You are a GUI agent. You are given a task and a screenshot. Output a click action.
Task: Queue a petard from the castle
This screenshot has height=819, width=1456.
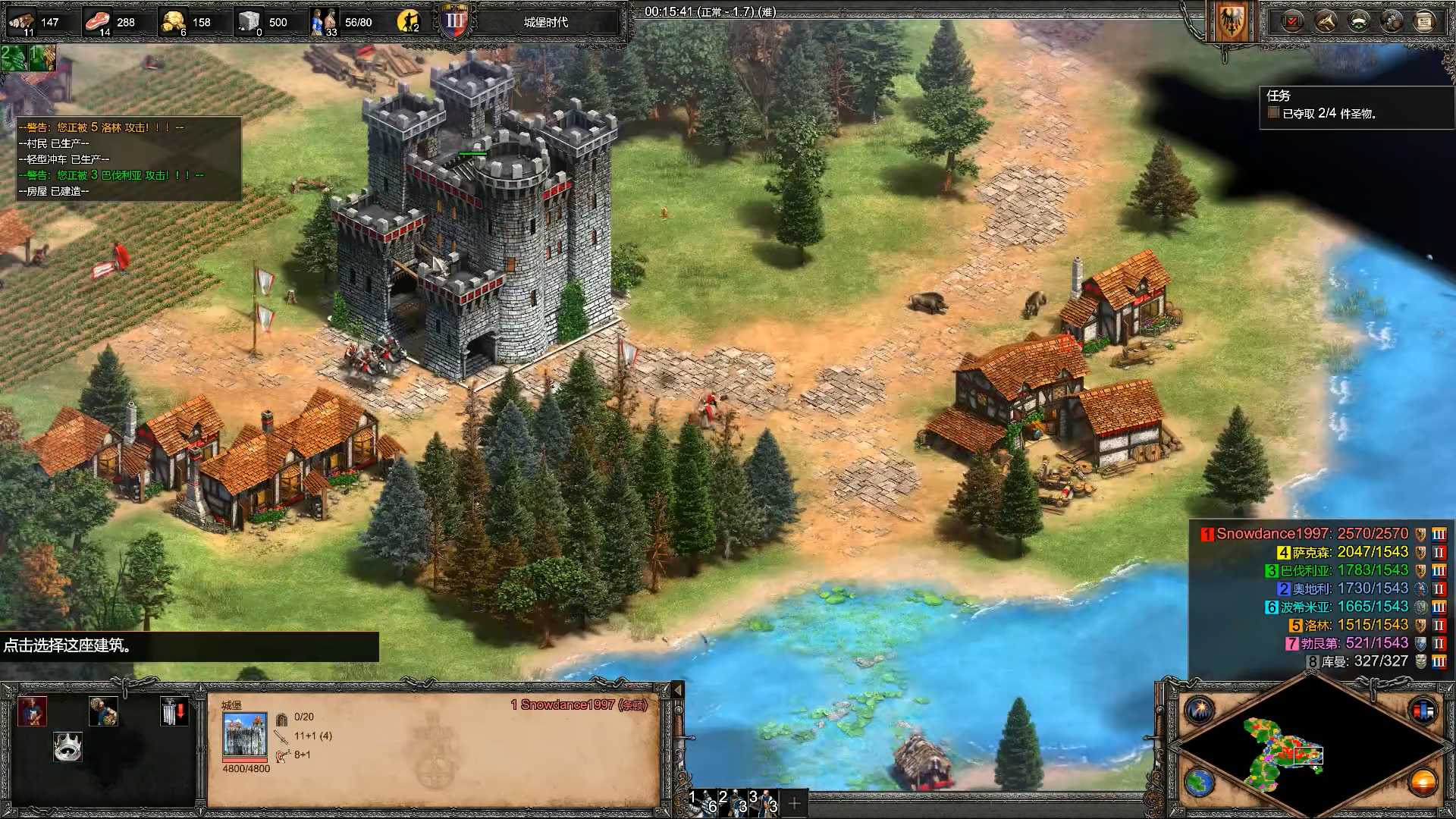(103, 711)
